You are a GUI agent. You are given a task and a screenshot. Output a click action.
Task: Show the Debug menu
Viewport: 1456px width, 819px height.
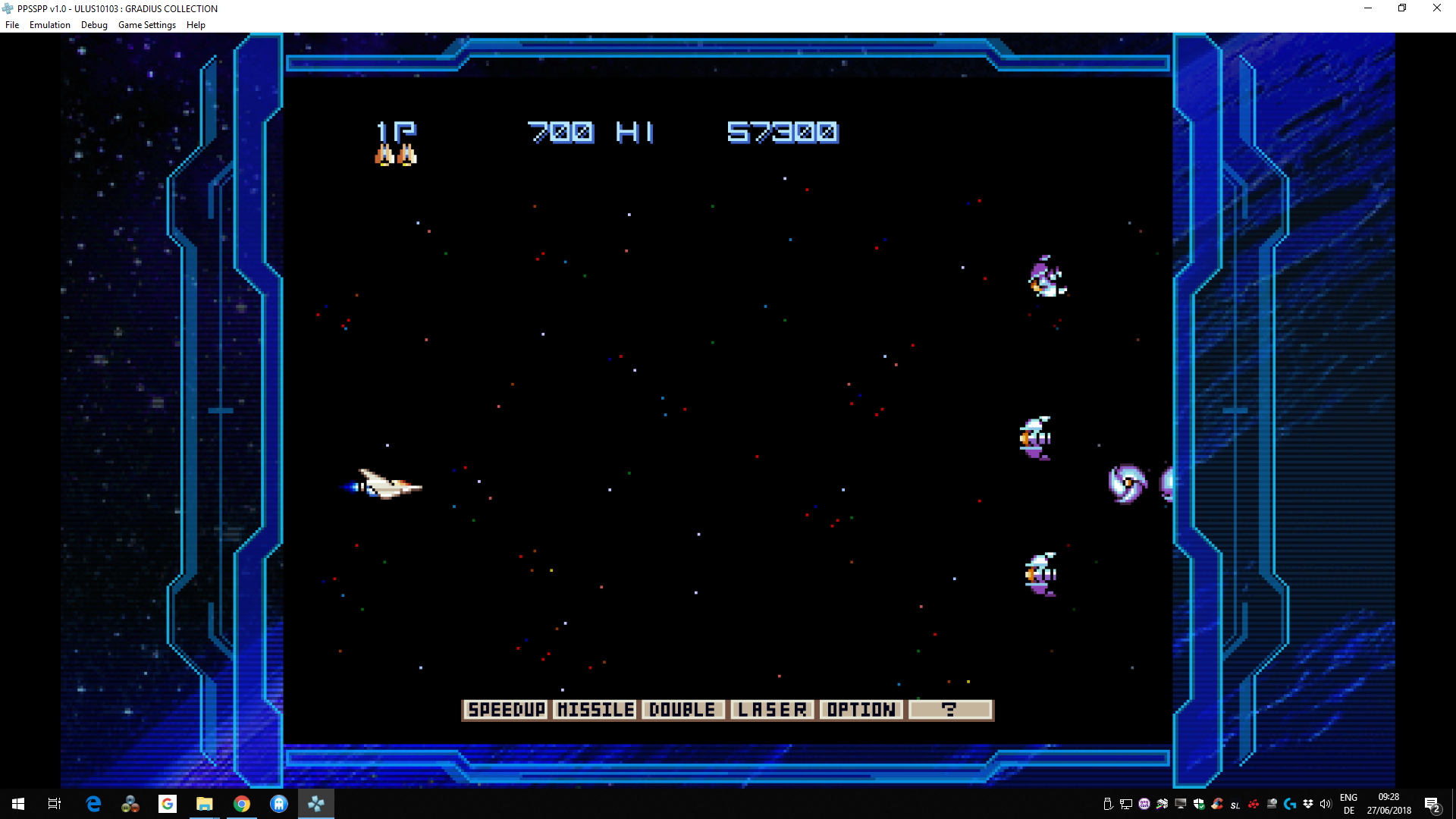tap(94, 25)
